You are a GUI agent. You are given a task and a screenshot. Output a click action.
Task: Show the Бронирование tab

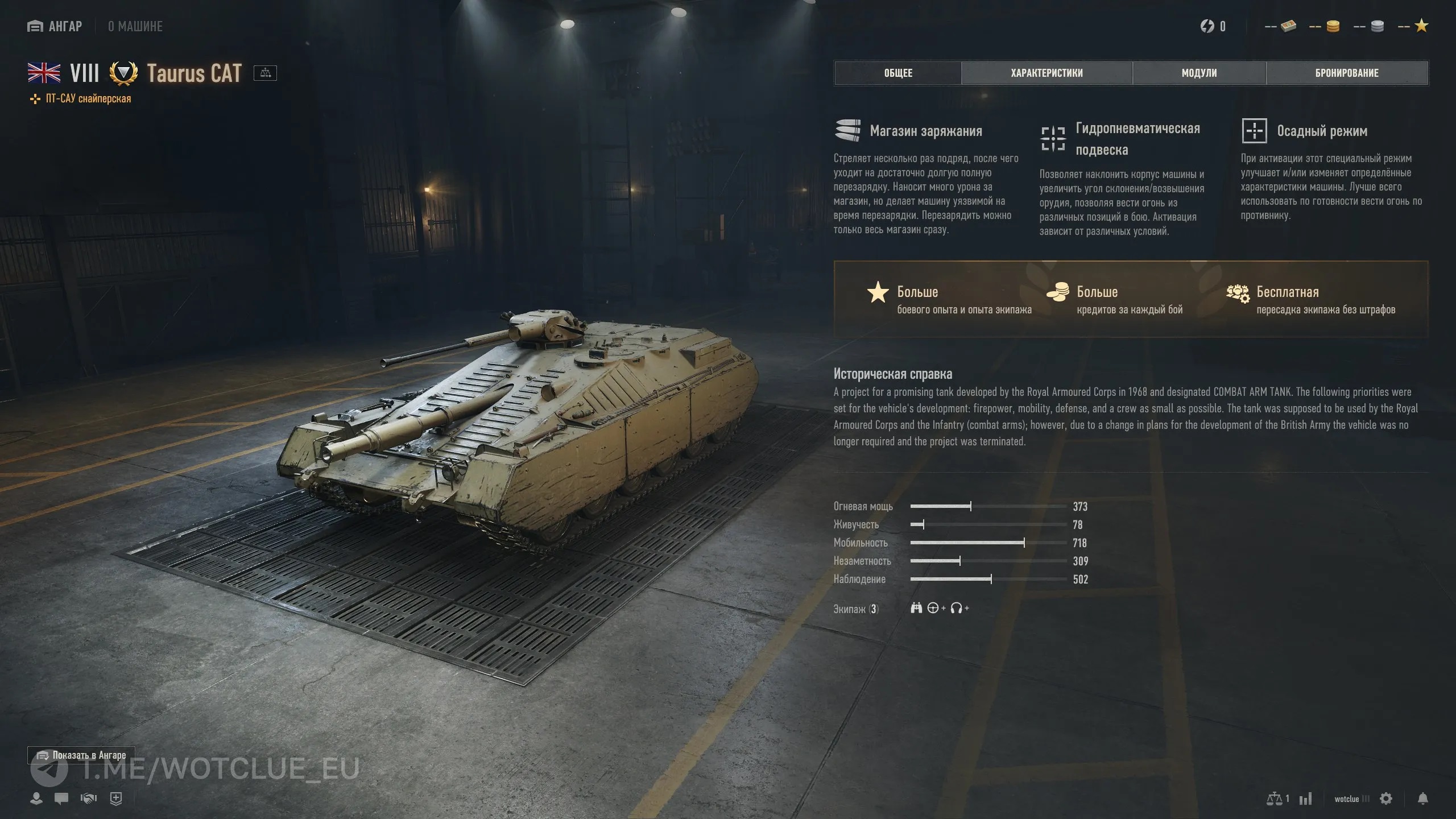pyautogui.click(x=1347, y=73)
